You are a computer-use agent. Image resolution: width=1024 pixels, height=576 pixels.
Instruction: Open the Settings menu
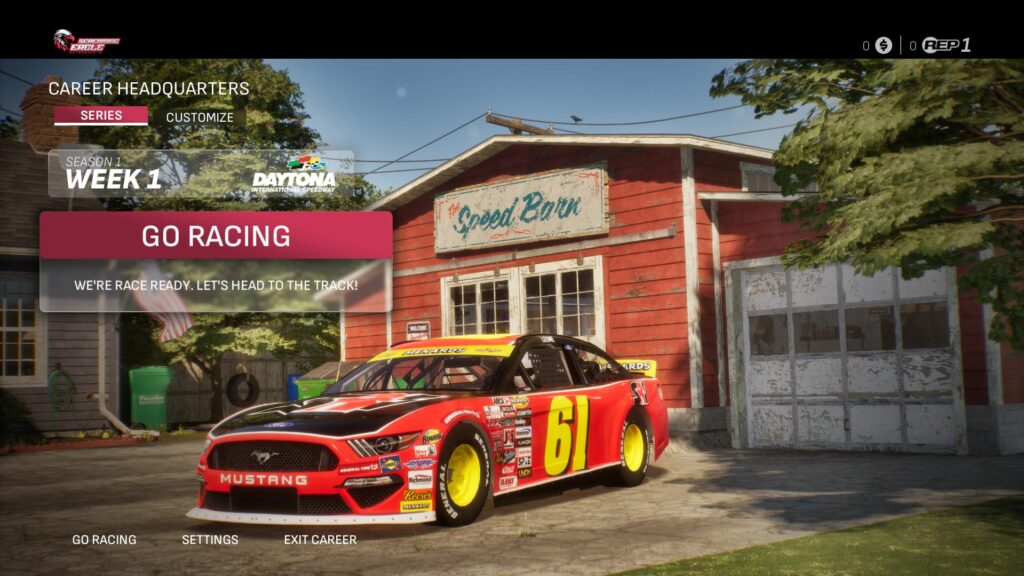(210, 540)
